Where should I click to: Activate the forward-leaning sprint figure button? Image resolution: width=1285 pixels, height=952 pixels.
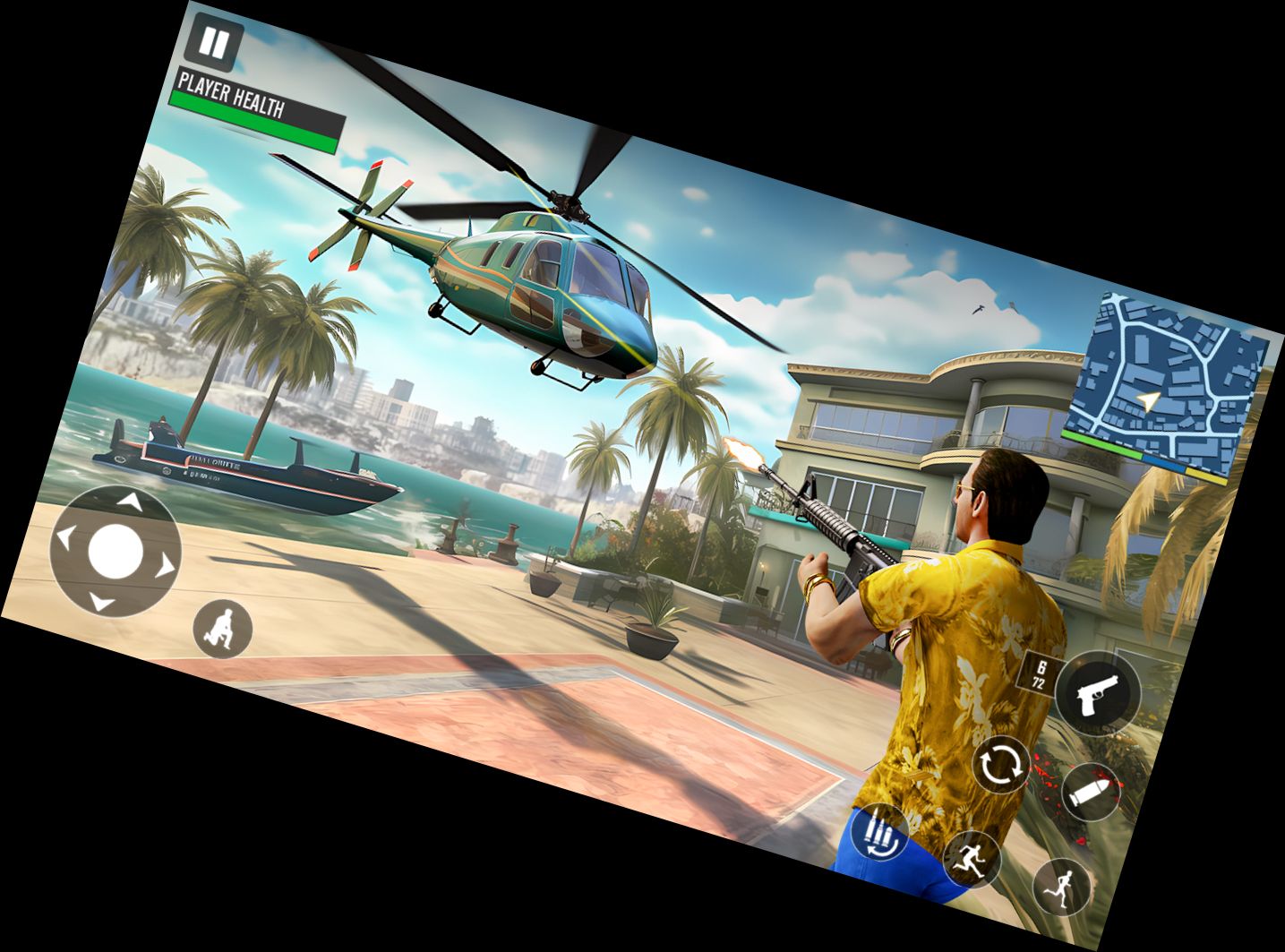pos(972,859)
